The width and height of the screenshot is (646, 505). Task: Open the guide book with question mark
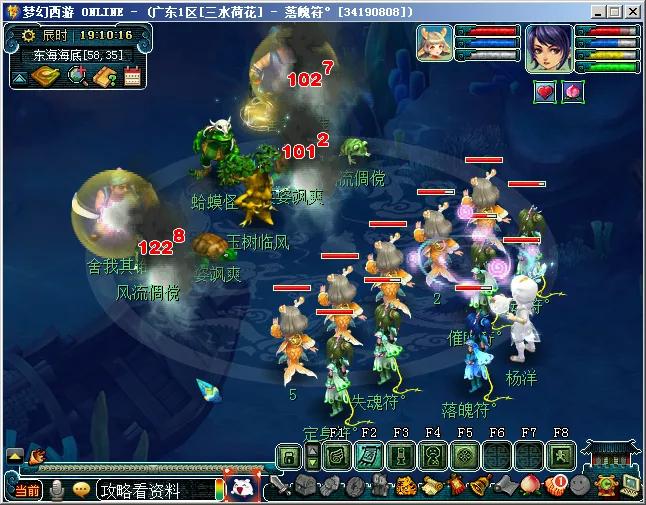tap(106, 77)
